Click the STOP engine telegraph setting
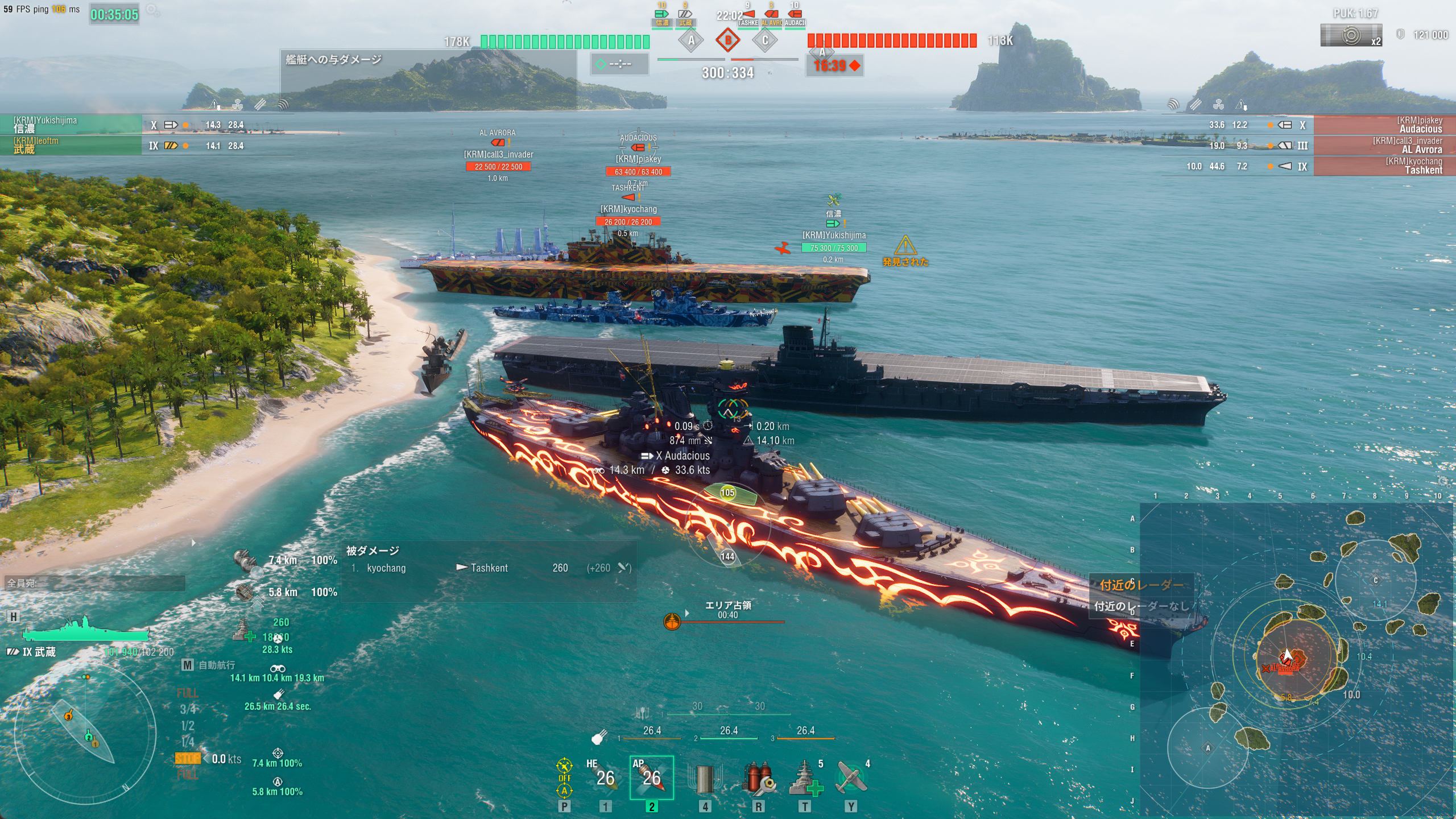The image size is (1456, 819). tap(187, 759)
